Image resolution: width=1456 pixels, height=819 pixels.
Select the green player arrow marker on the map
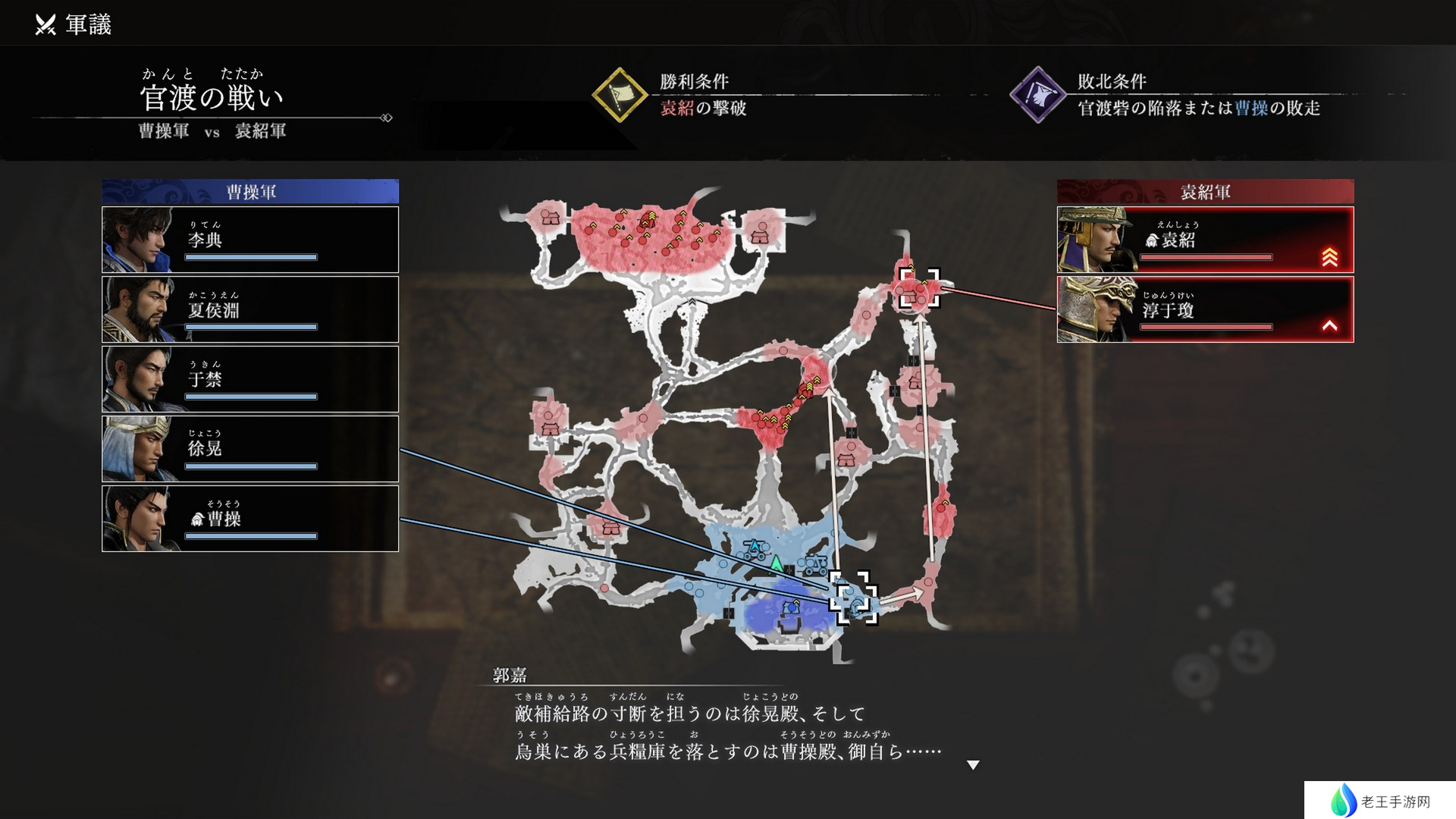776,564
